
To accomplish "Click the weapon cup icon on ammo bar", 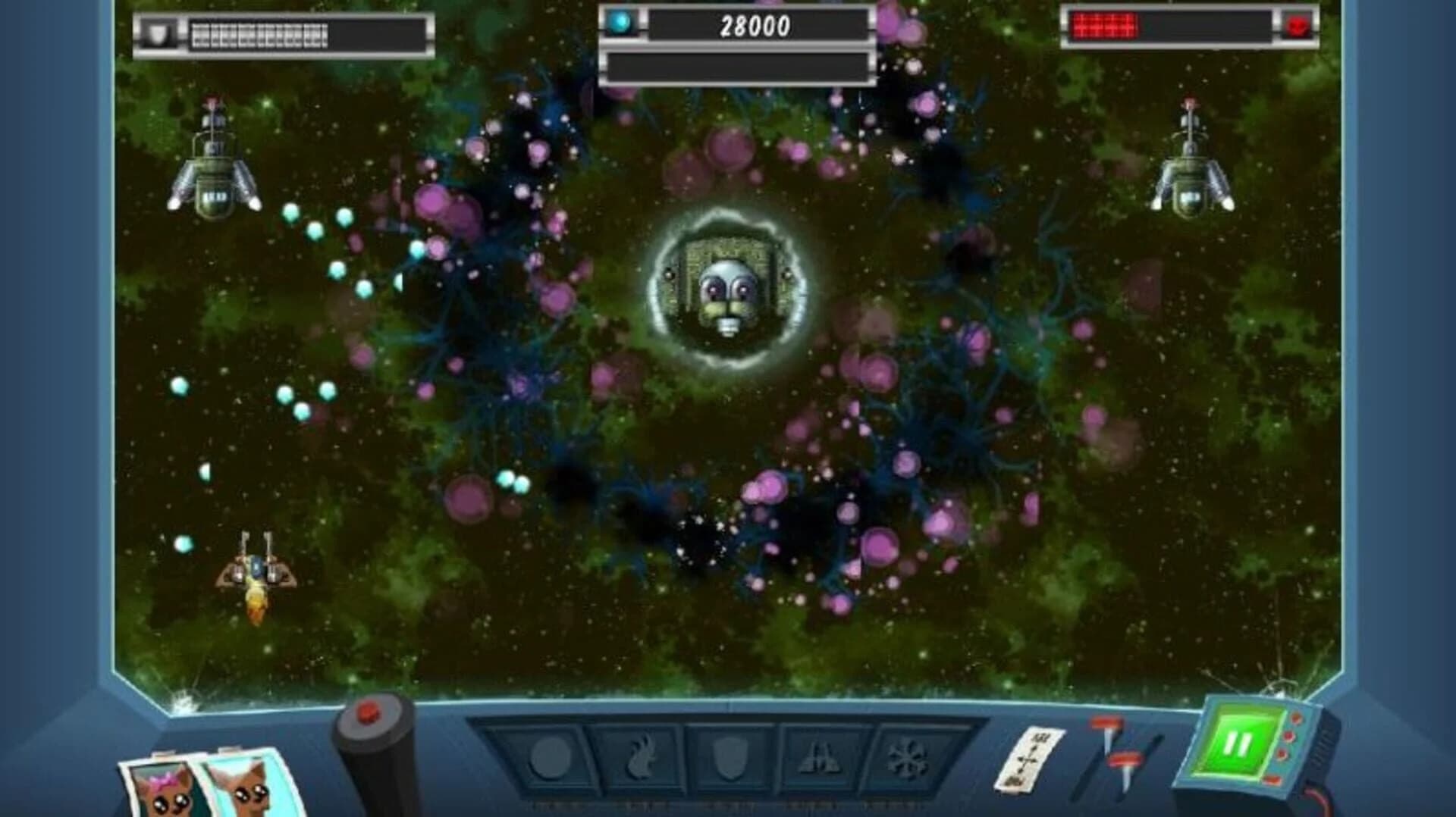I will (x=159, y=30).
